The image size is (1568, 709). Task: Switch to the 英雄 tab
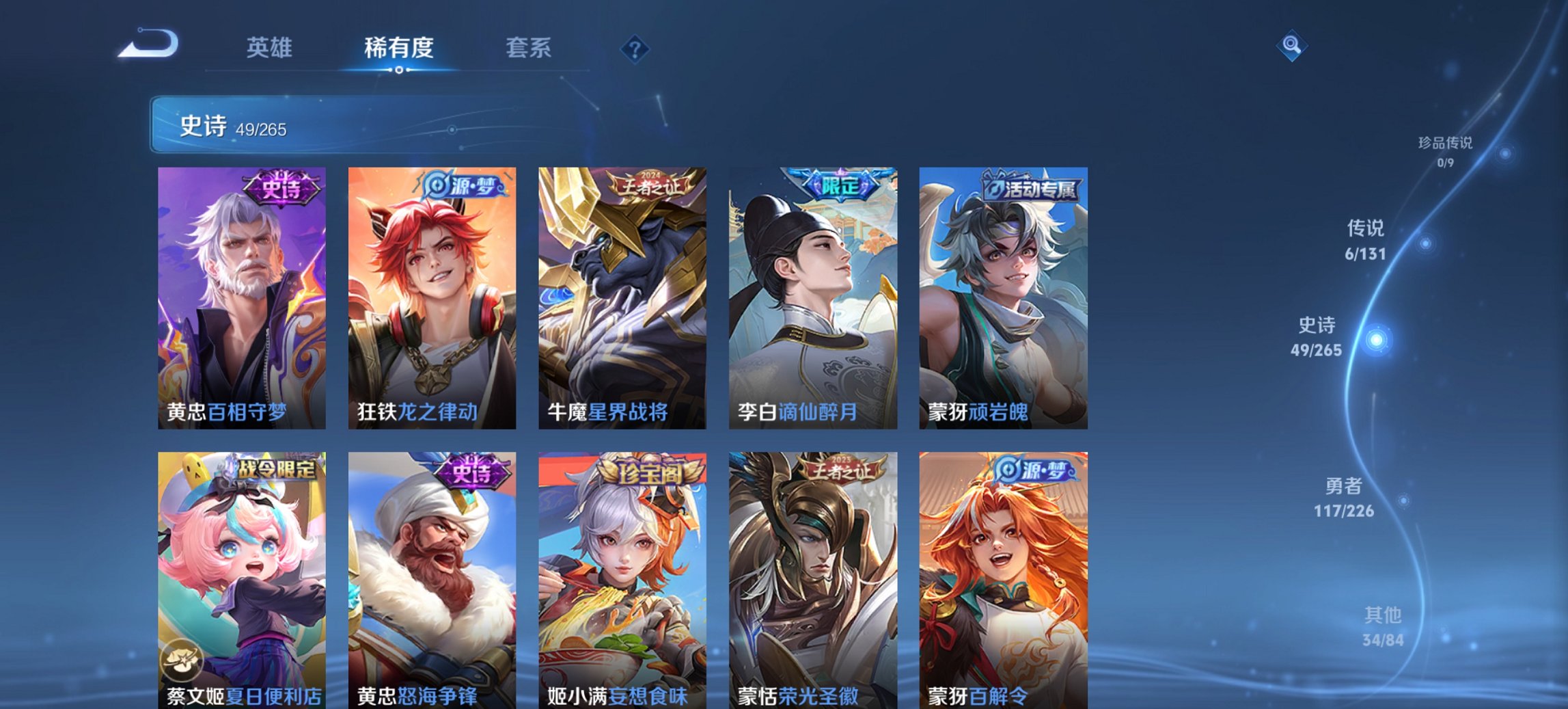271,48
